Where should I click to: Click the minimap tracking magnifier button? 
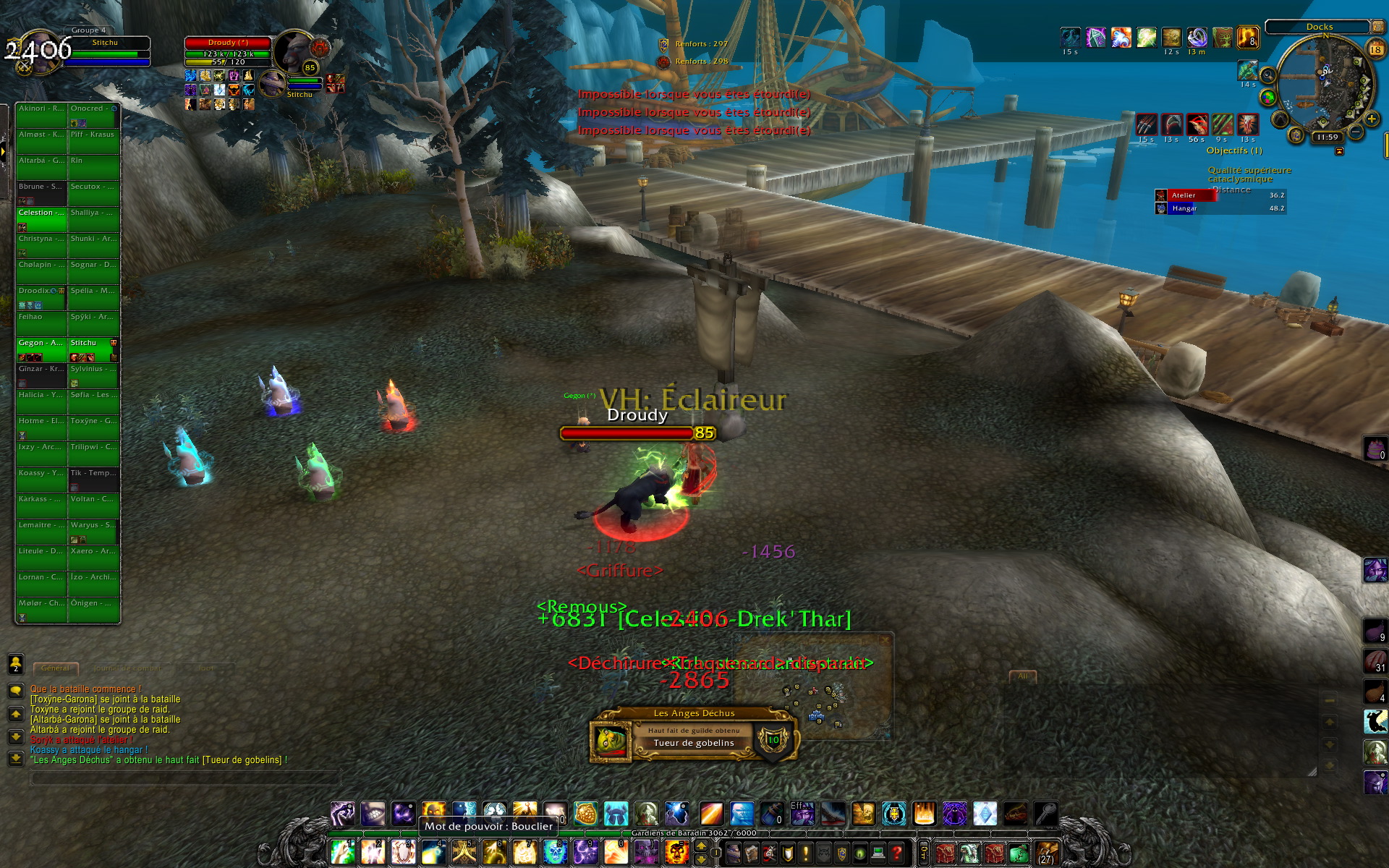[1268, 75]
